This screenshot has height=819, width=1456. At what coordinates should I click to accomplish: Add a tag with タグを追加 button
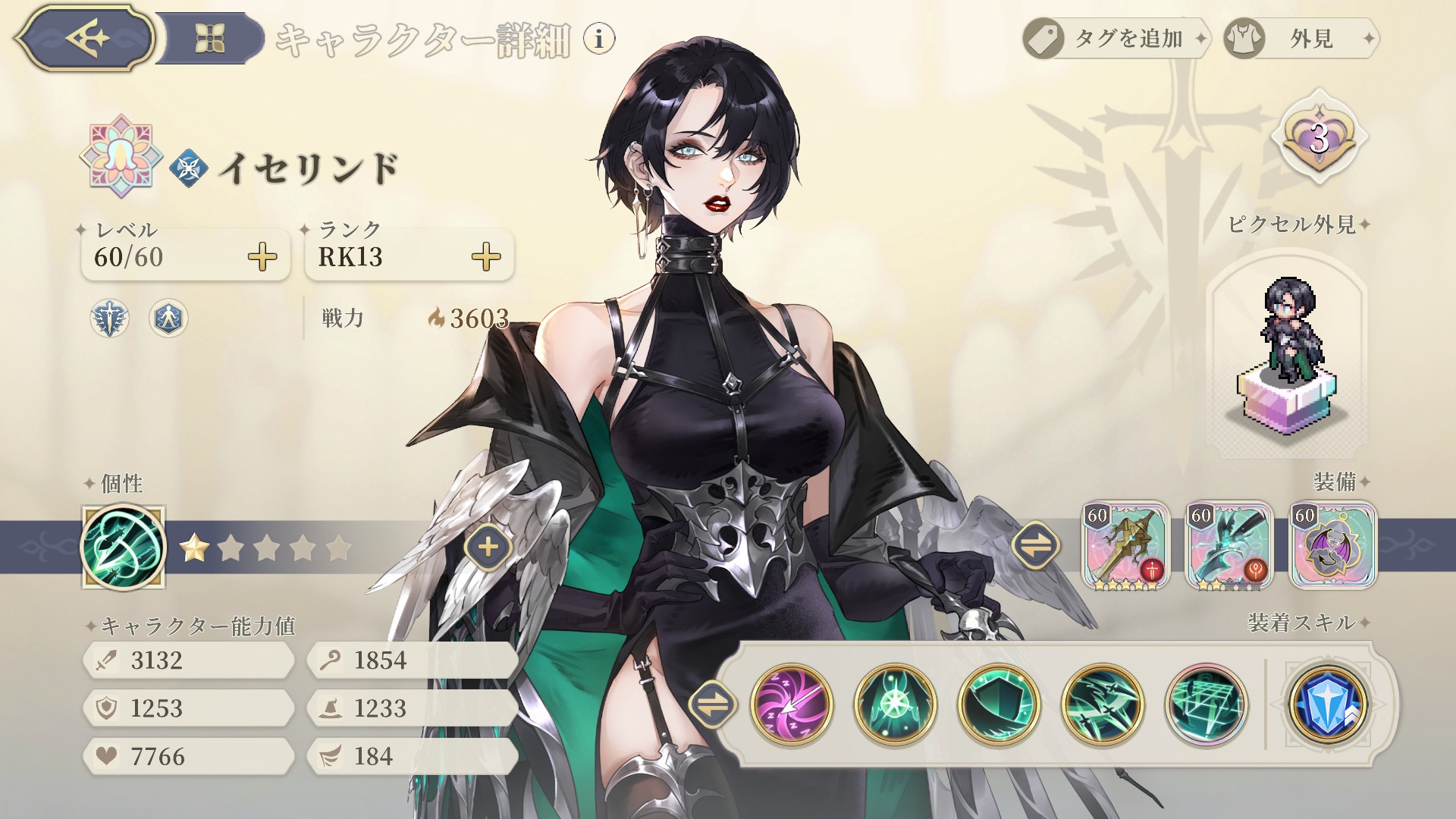(1115, 38)
